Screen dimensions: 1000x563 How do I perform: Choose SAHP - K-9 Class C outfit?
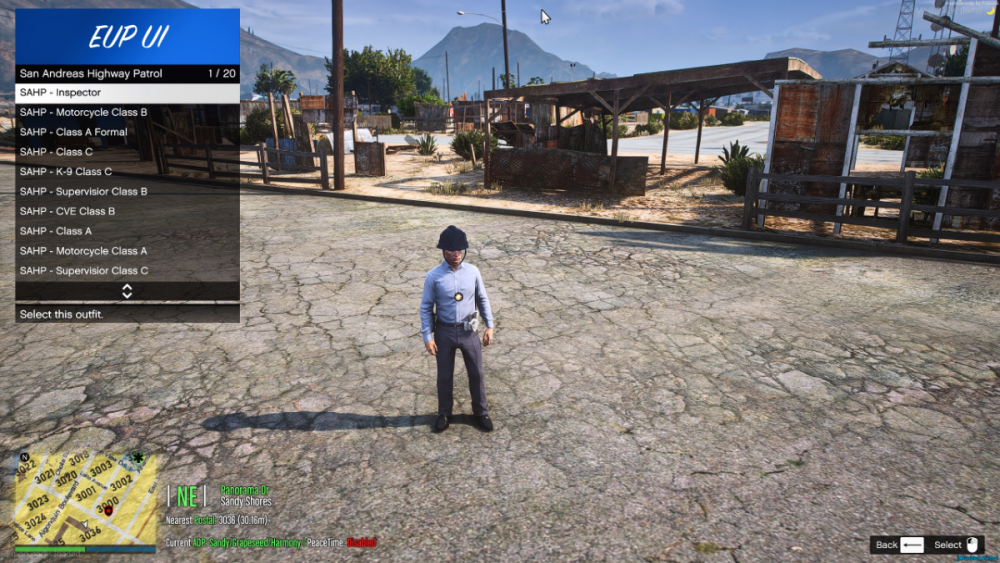(127, 172)
